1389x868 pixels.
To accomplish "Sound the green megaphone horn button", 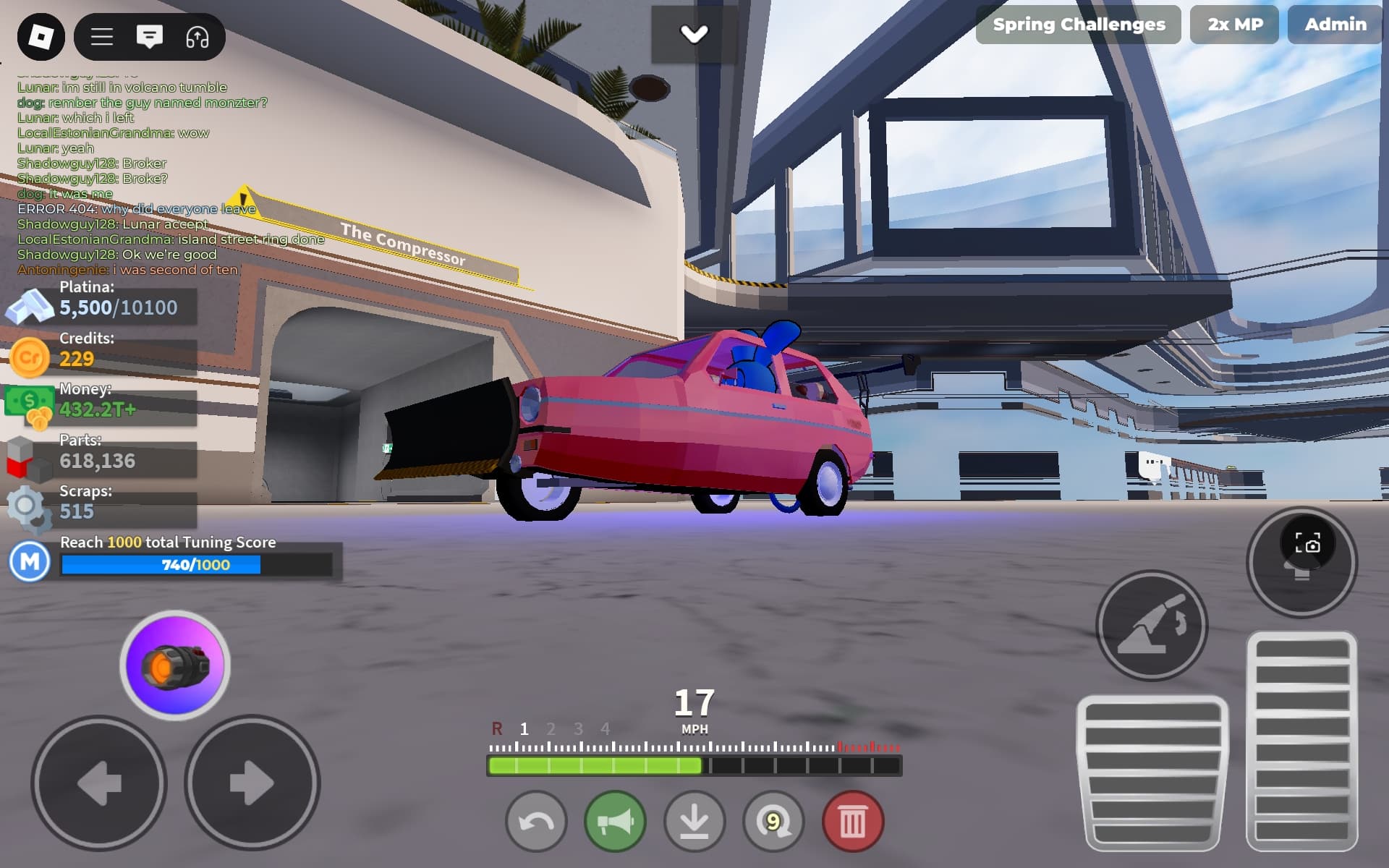I will pos(615,822).
